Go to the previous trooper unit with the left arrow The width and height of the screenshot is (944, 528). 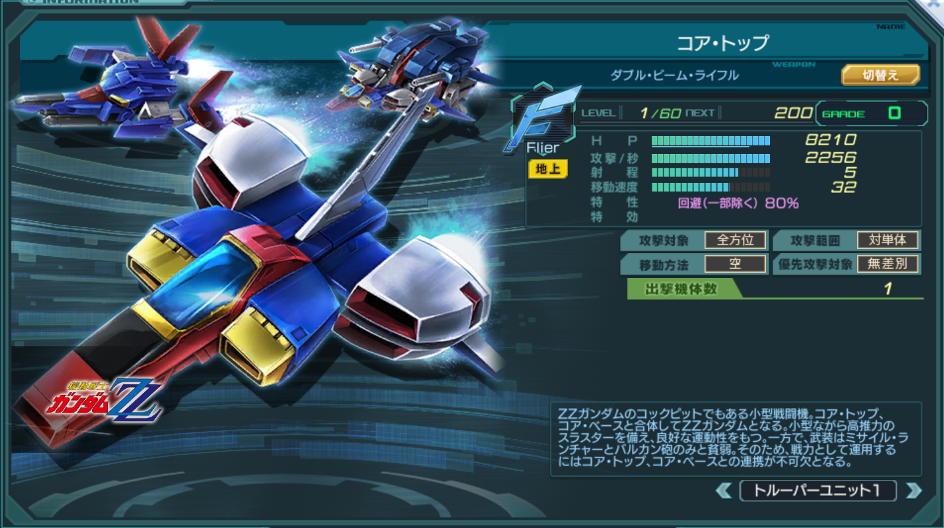[x=724, y=491]
